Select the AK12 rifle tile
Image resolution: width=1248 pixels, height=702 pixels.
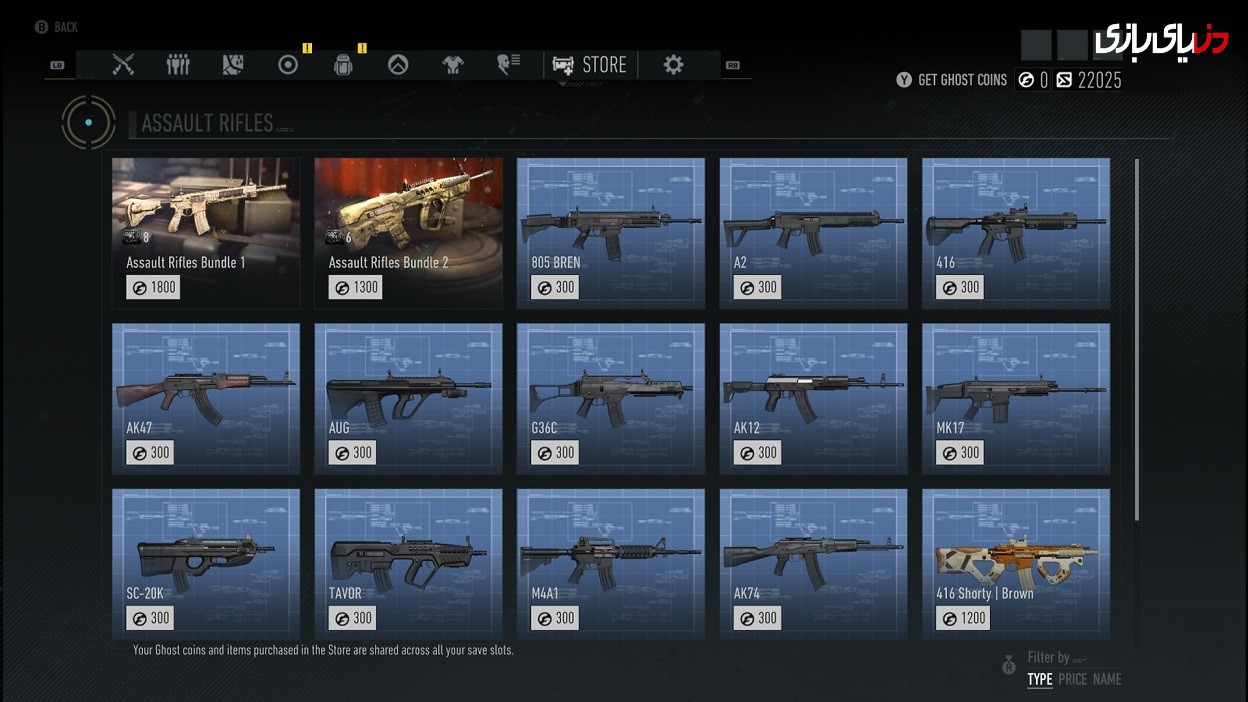[x=813, y=398]
